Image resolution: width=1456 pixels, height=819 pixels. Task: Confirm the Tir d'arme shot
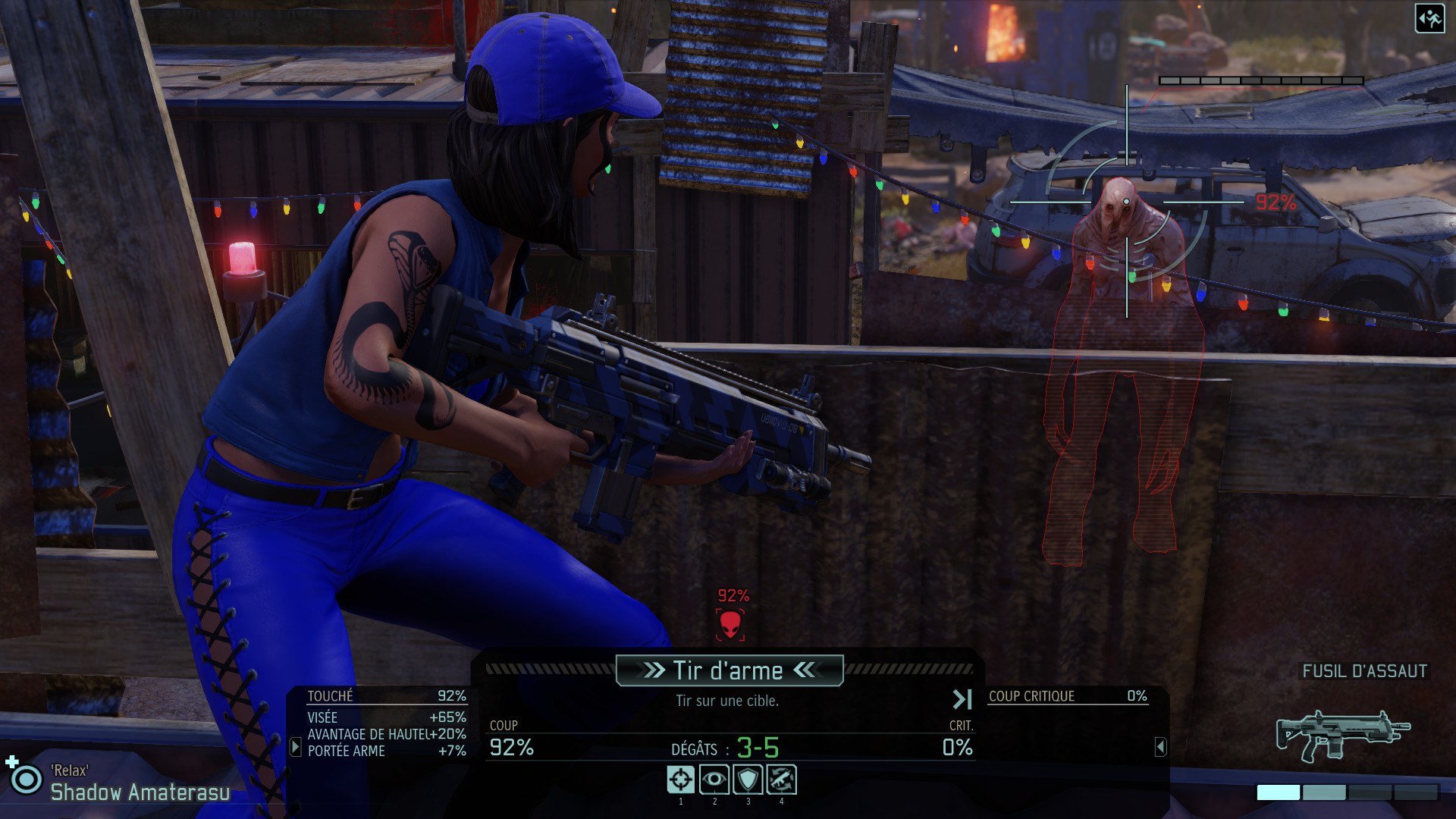point(729,670)
